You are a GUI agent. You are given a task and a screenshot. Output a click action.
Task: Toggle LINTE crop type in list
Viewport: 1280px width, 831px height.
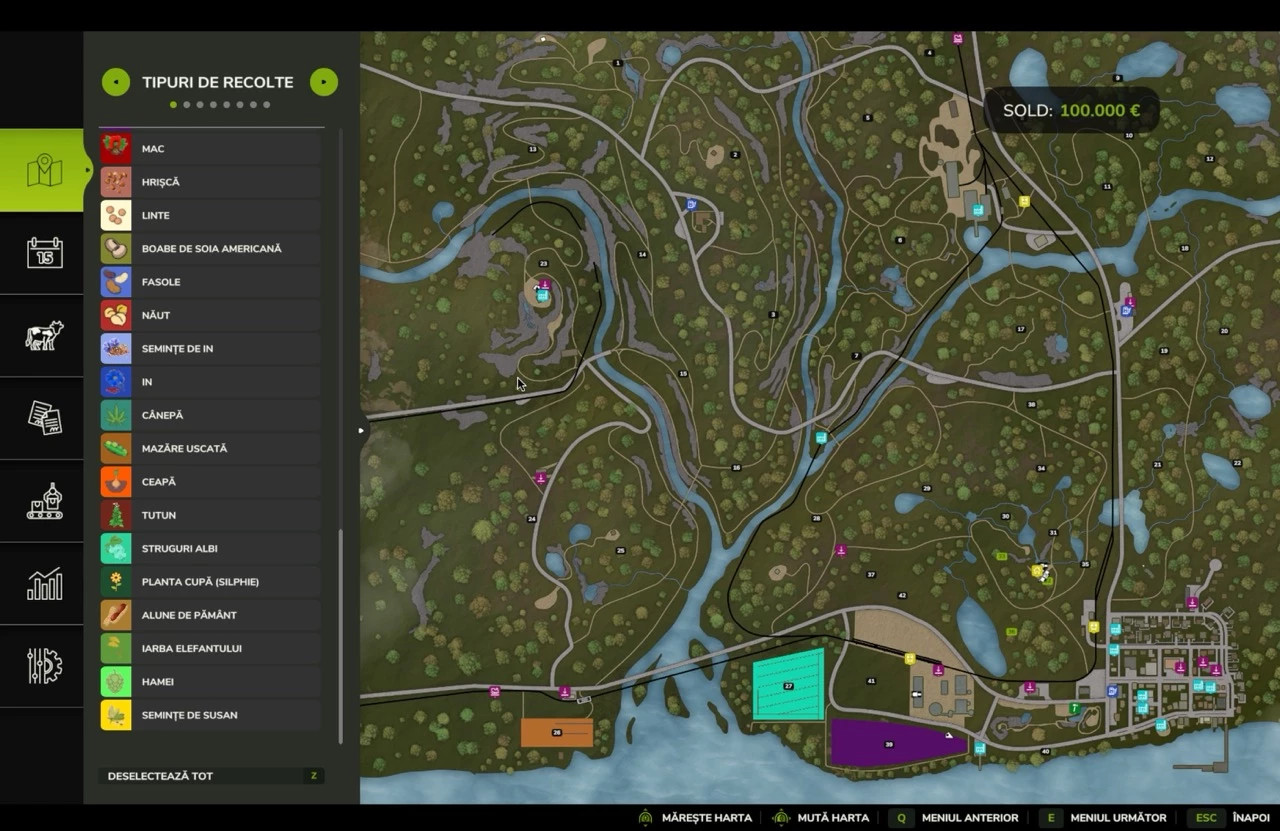210,215
